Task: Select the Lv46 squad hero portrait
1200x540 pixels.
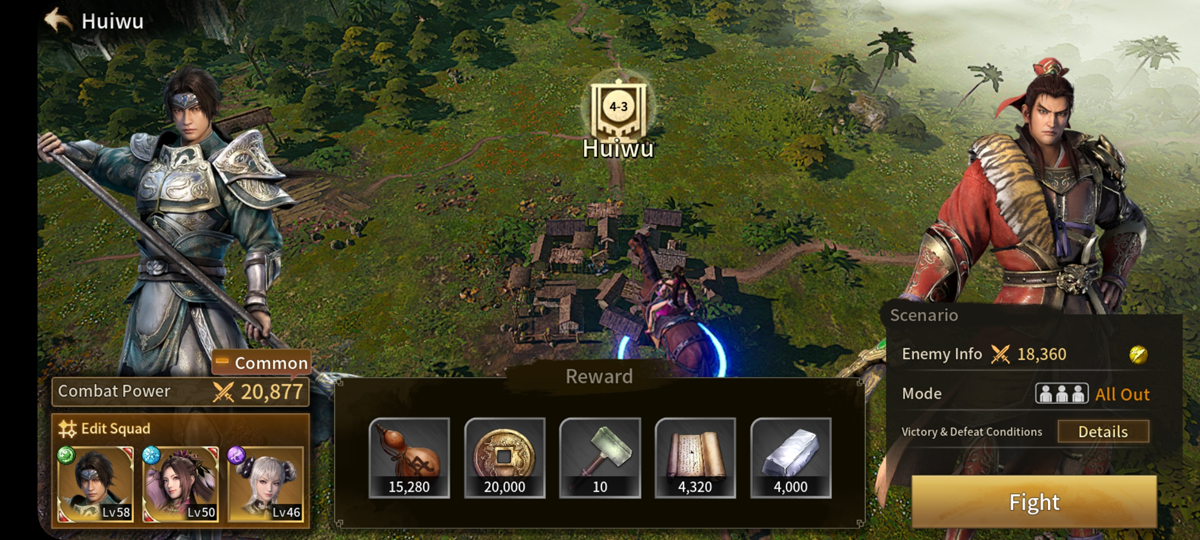Action: (x=266, y=485)
